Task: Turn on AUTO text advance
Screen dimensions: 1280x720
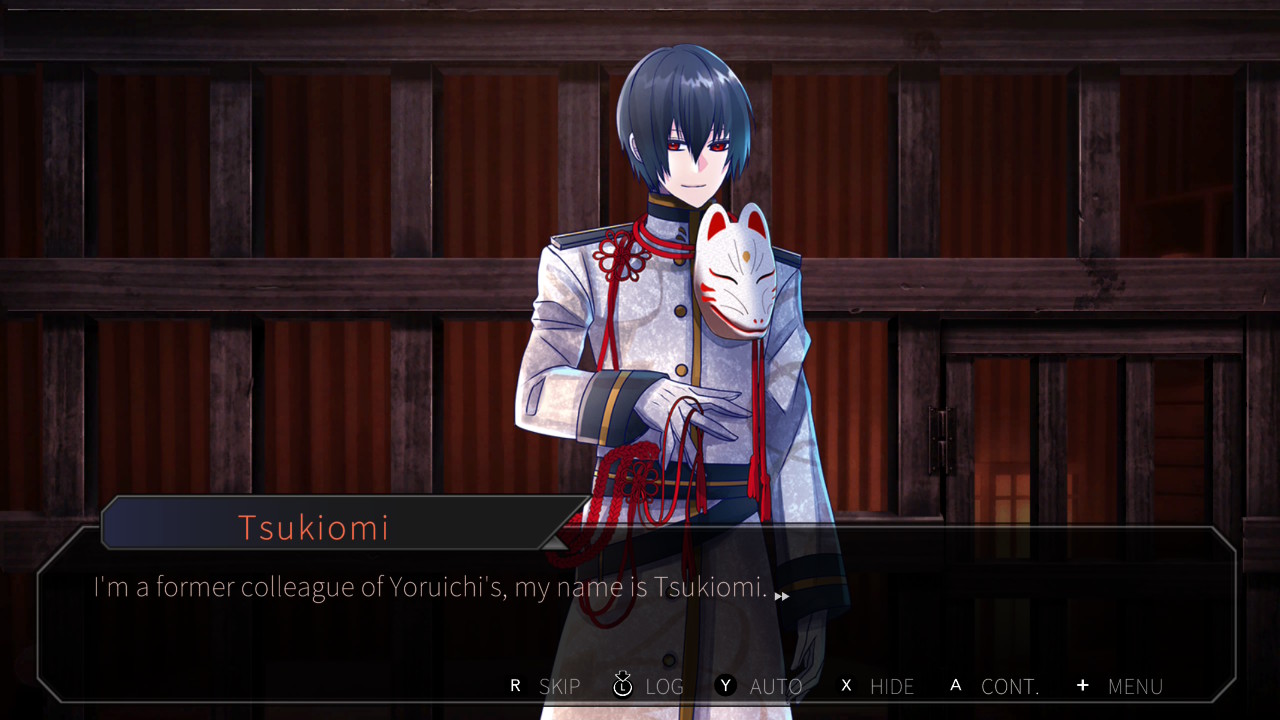Action: 760,686
